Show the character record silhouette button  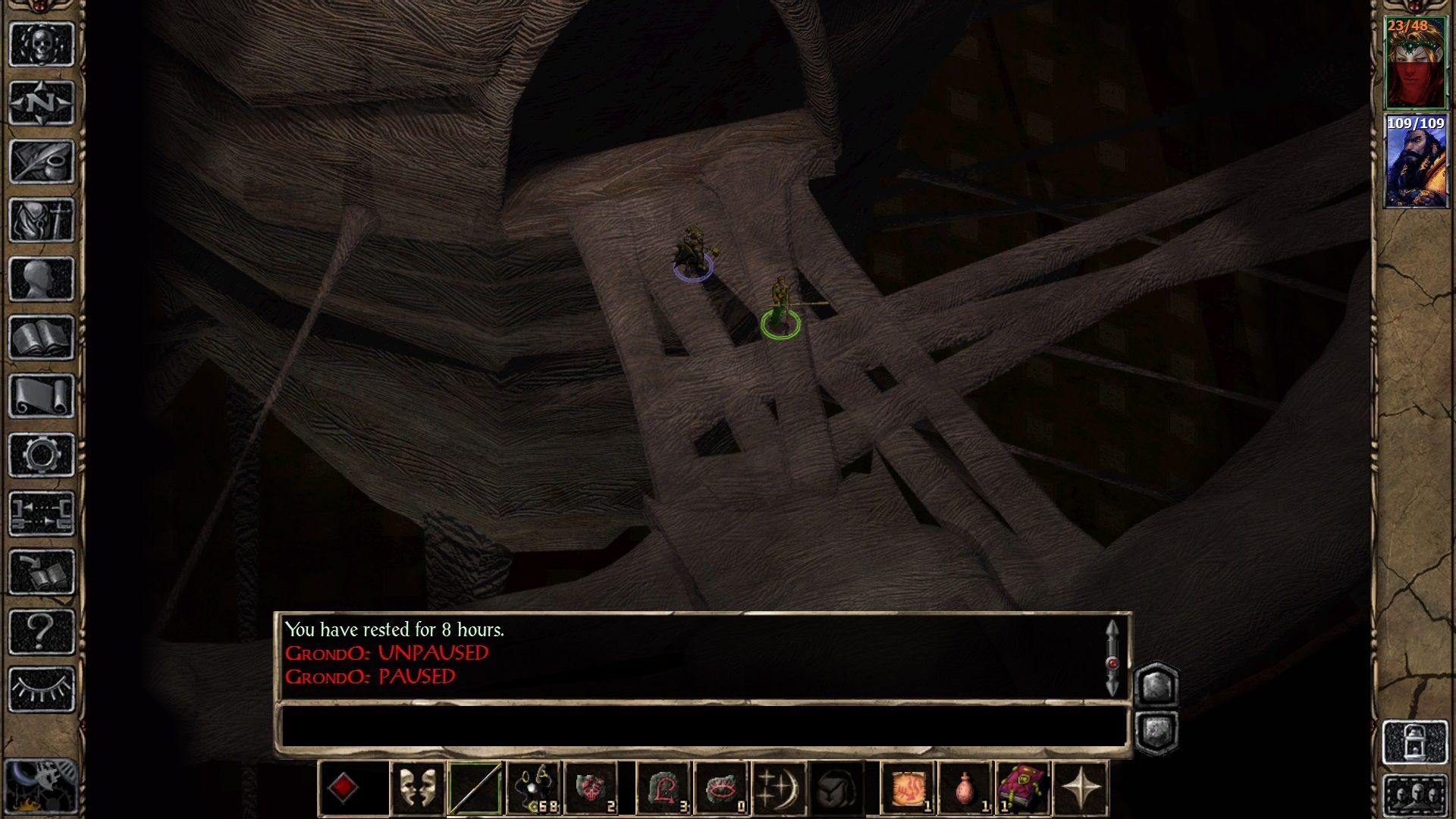pos(41,278)
